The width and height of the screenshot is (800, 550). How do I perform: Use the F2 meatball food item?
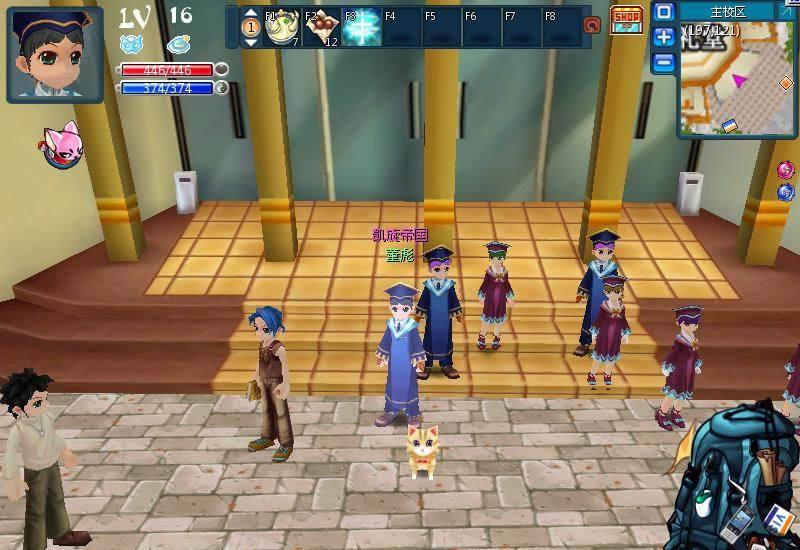pos(322,28)
